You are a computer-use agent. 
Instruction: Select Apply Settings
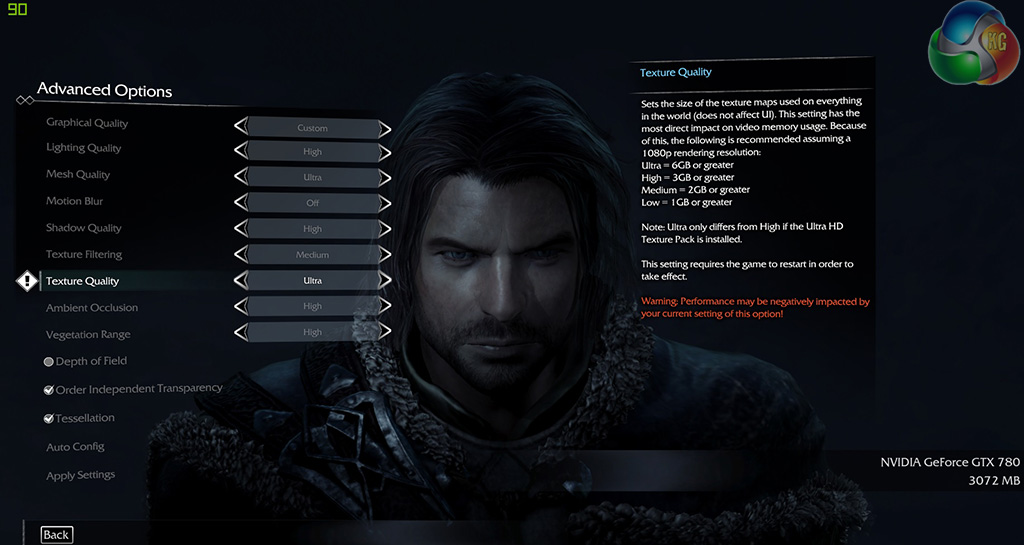80,476
